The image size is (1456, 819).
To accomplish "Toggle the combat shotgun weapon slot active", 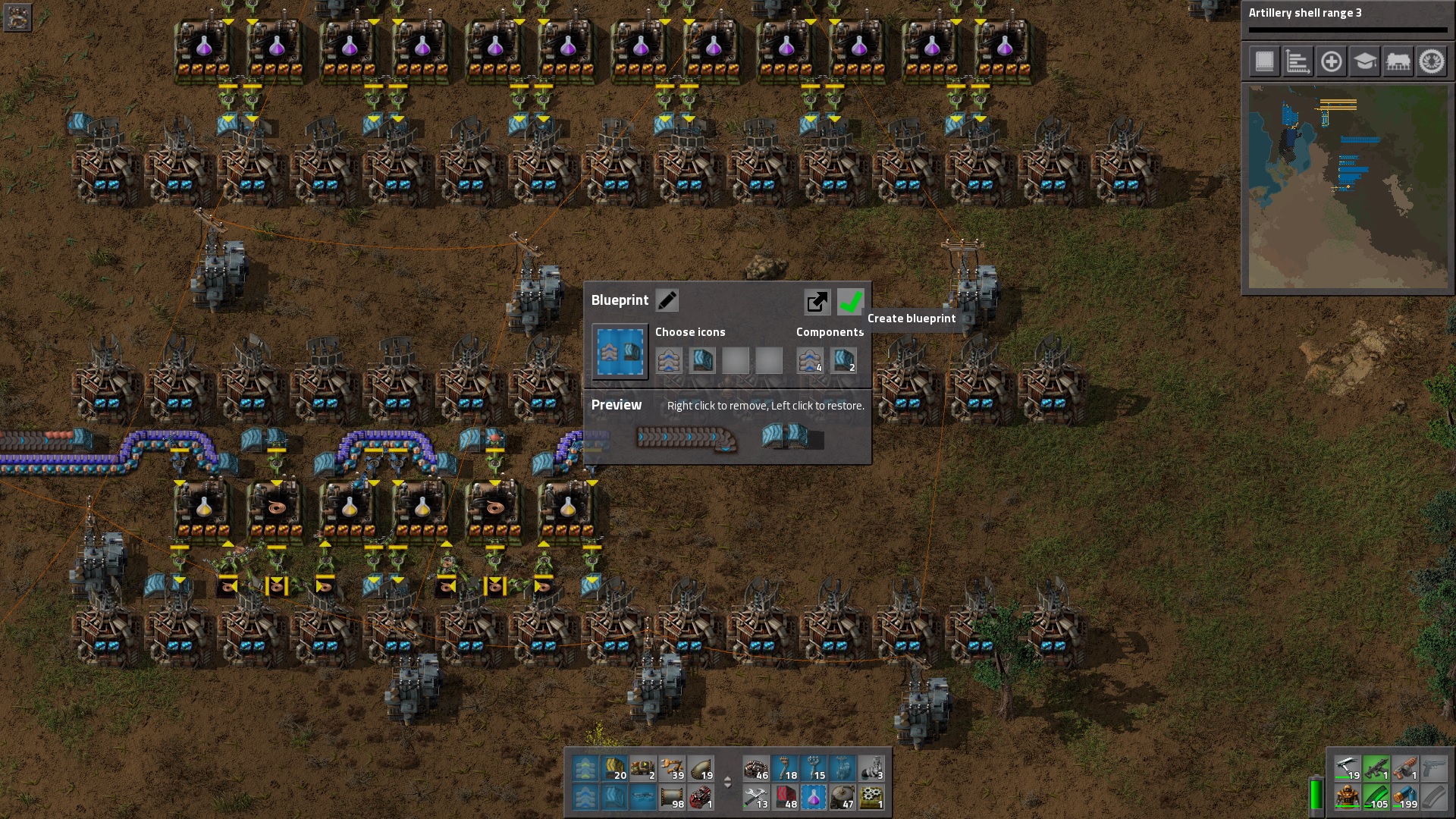I will 1404,772.
